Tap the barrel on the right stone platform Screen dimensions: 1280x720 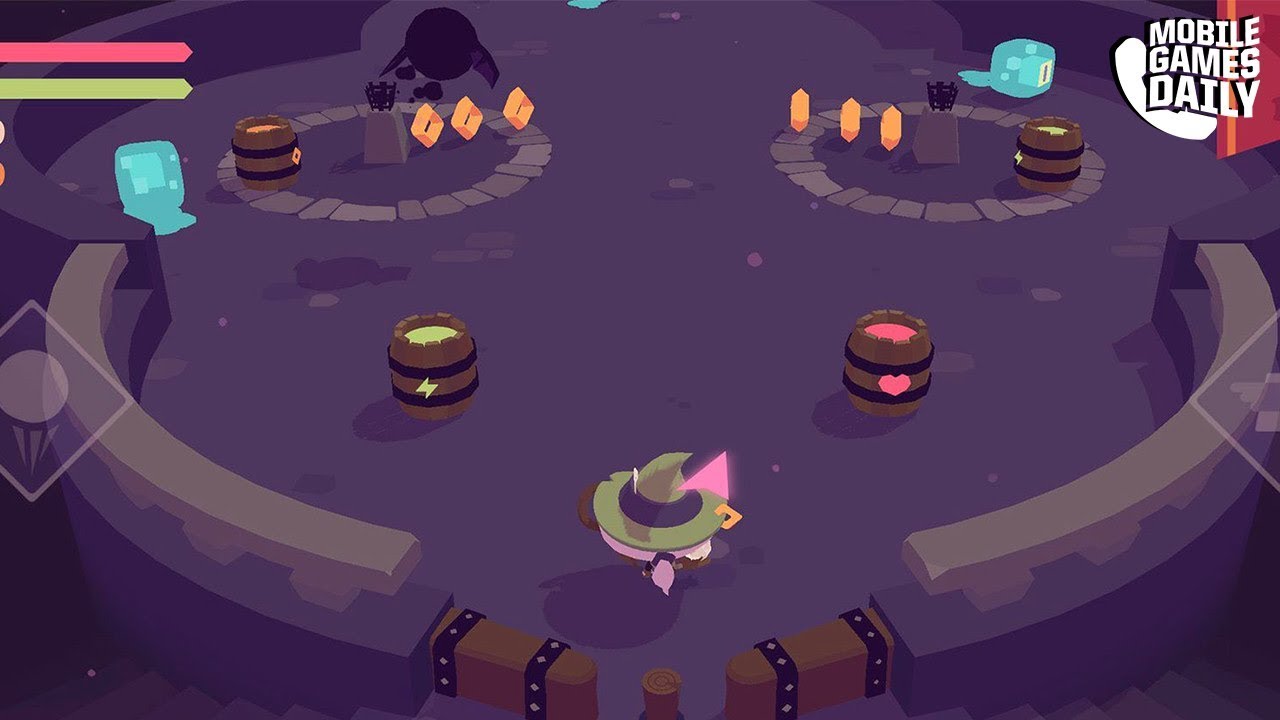point(1048,155)
